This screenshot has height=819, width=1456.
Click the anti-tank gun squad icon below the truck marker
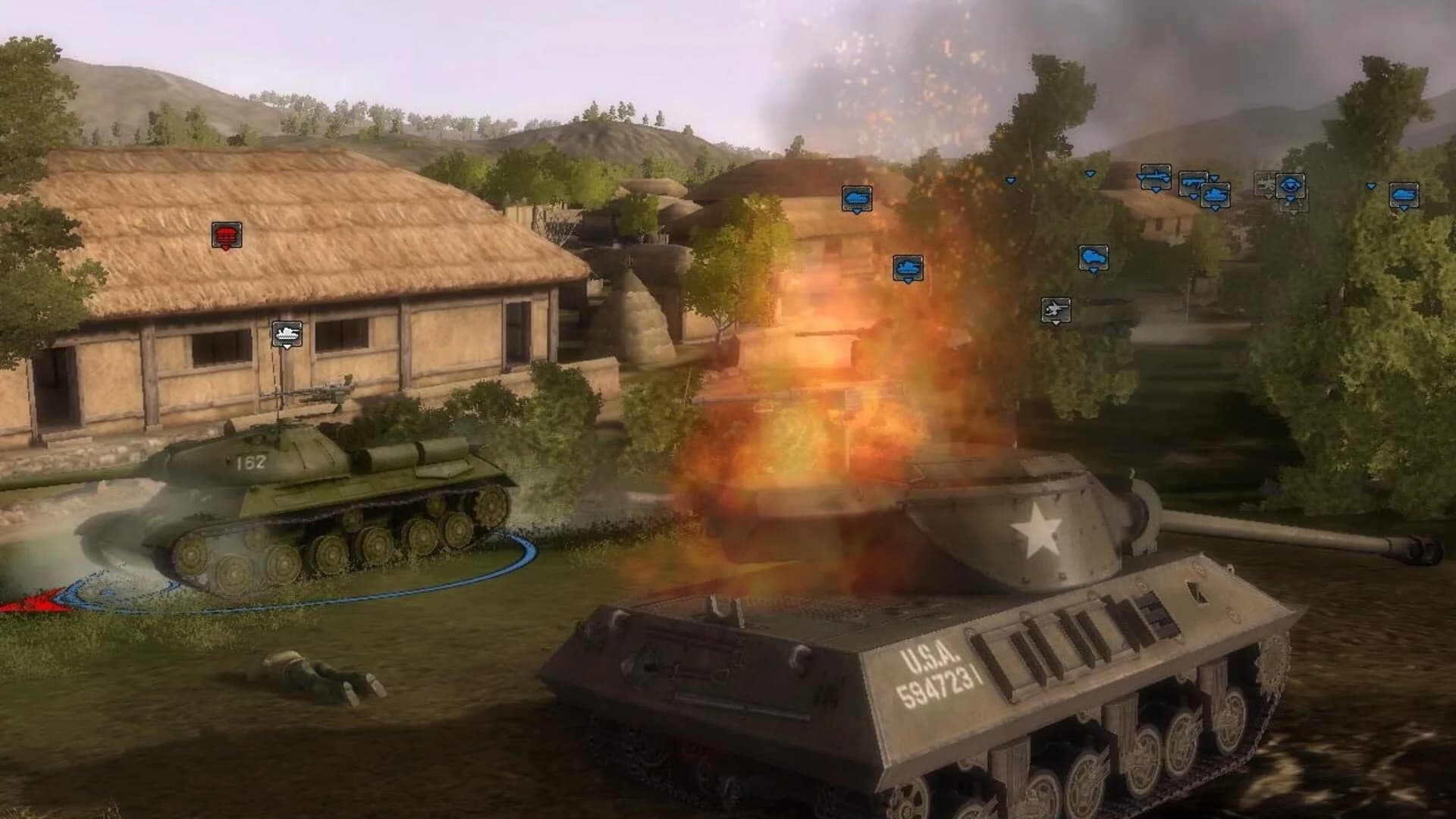tap(1056, 310)
